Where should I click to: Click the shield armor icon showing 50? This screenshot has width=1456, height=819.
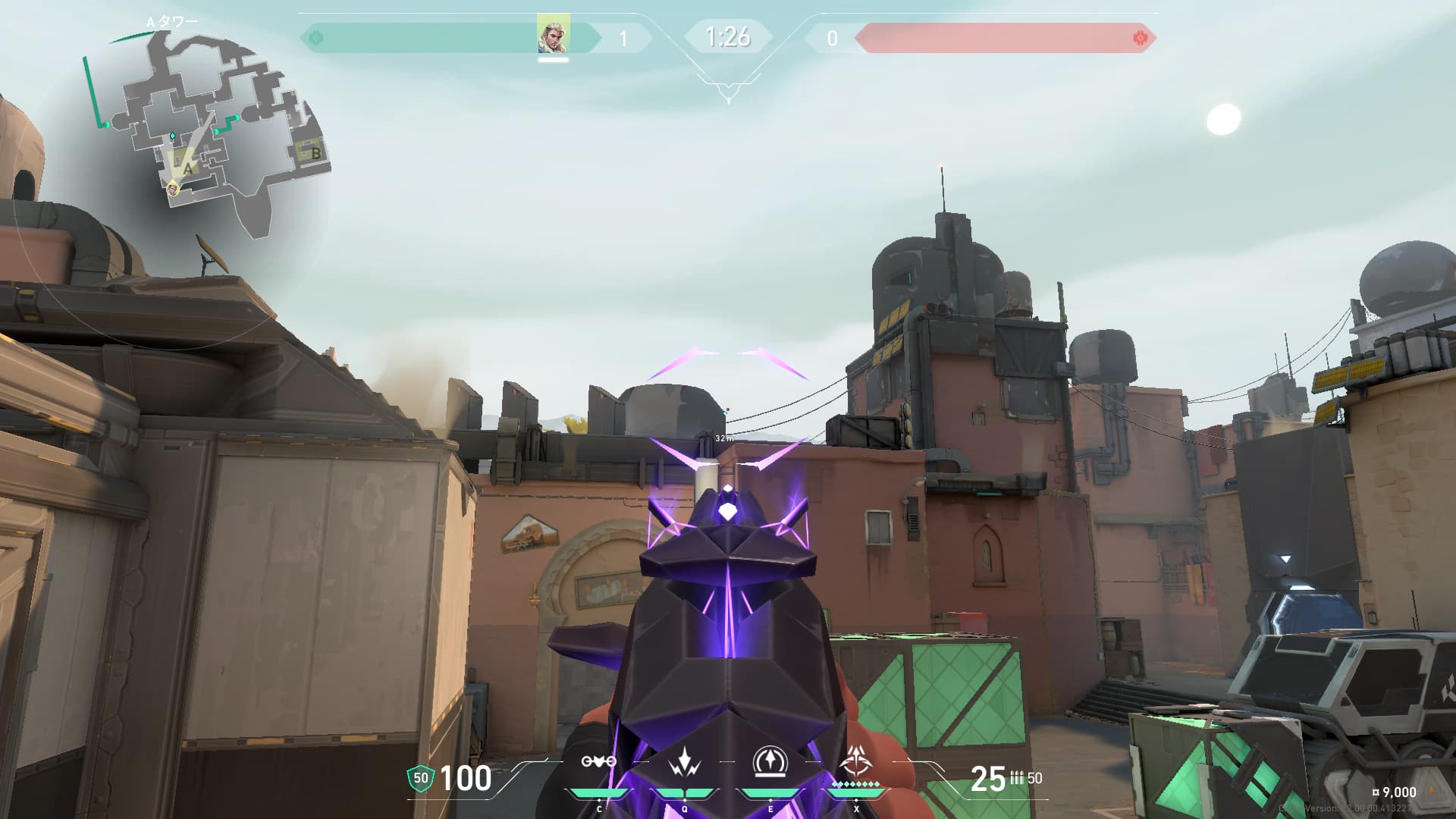tap(421, 778)
